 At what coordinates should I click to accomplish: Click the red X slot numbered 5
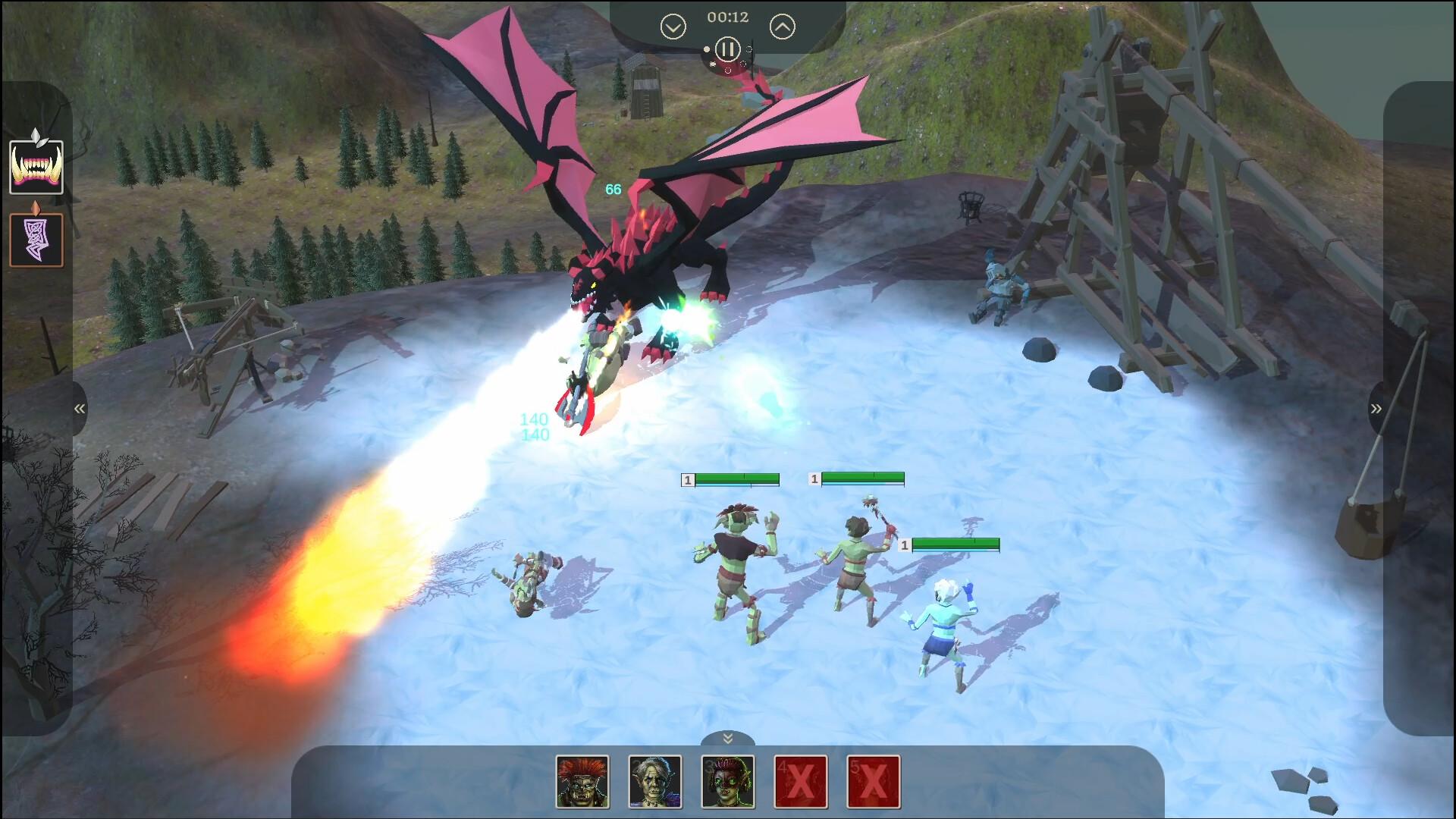[874, 782]
